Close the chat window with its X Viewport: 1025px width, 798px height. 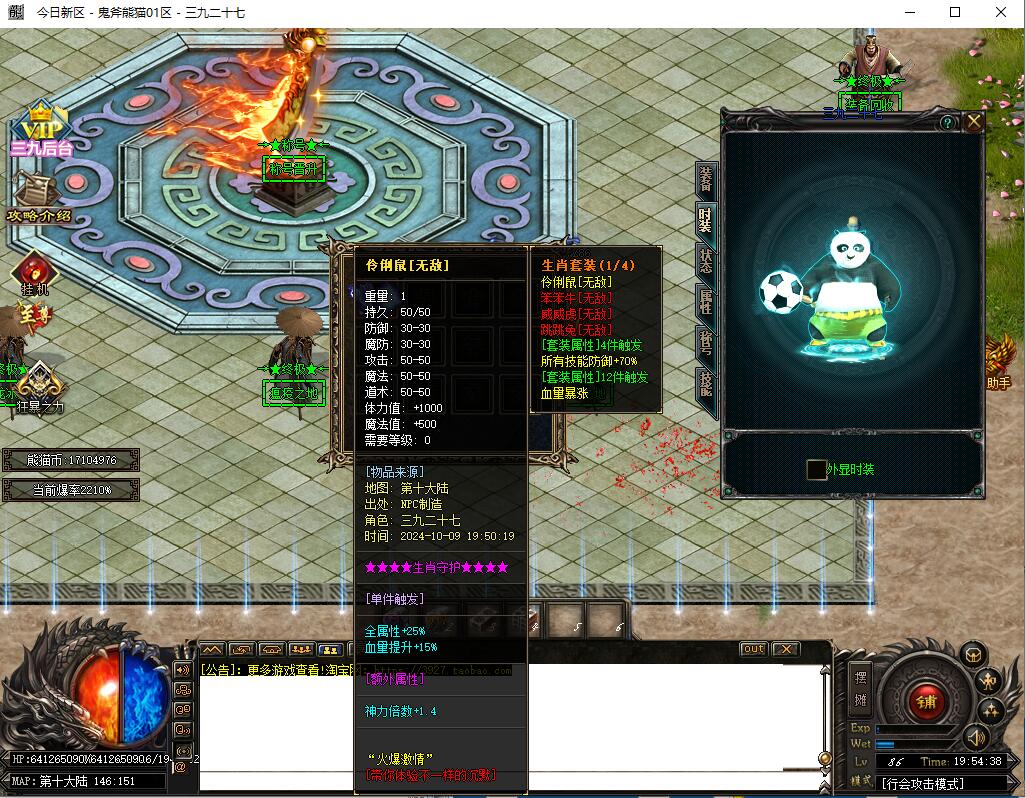click(786, 649)
